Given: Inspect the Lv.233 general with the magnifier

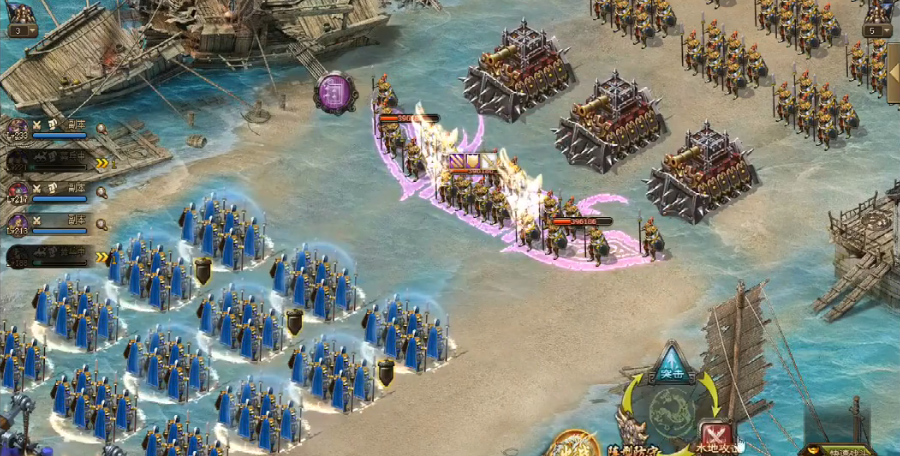Looking at the screenshot, I should tap(101, 128).
